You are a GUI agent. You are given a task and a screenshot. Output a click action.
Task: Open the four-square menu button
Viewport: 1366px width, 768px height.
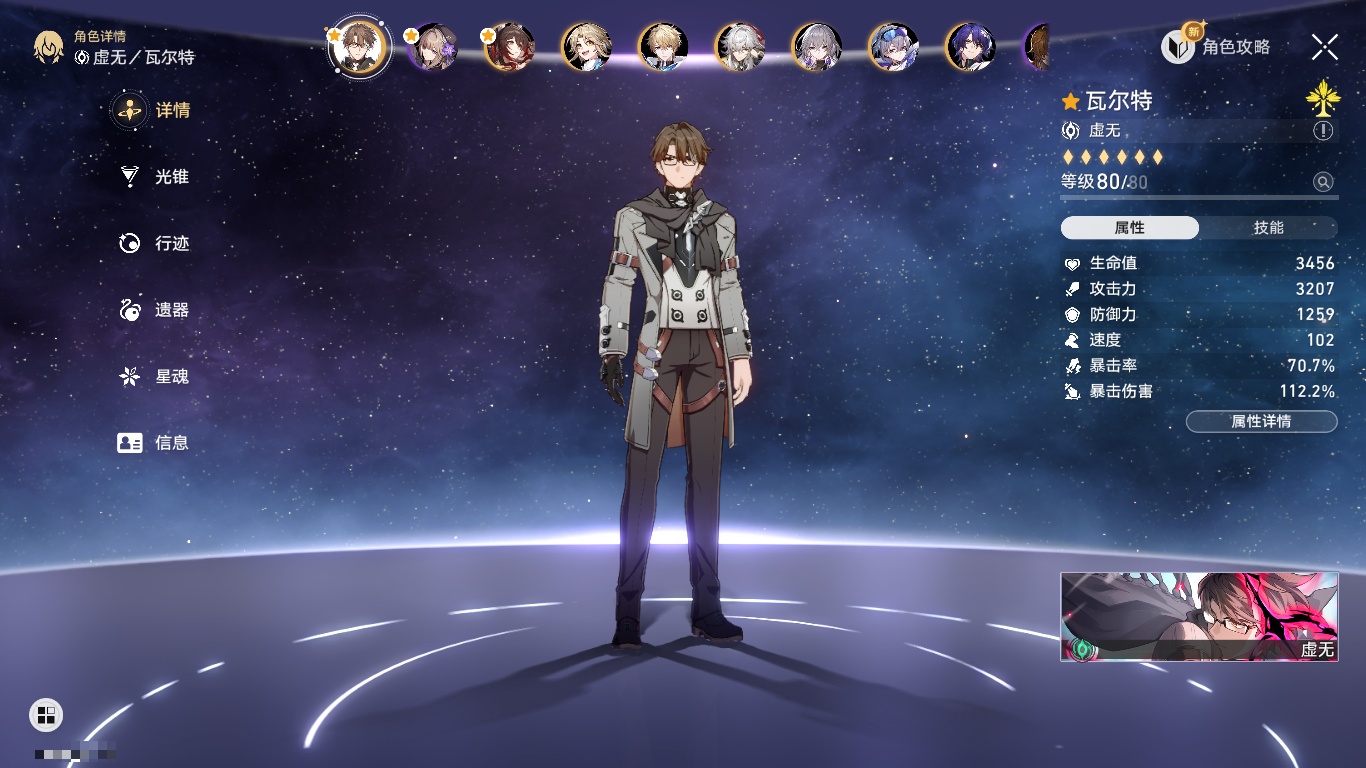click(x=46, y=714)
